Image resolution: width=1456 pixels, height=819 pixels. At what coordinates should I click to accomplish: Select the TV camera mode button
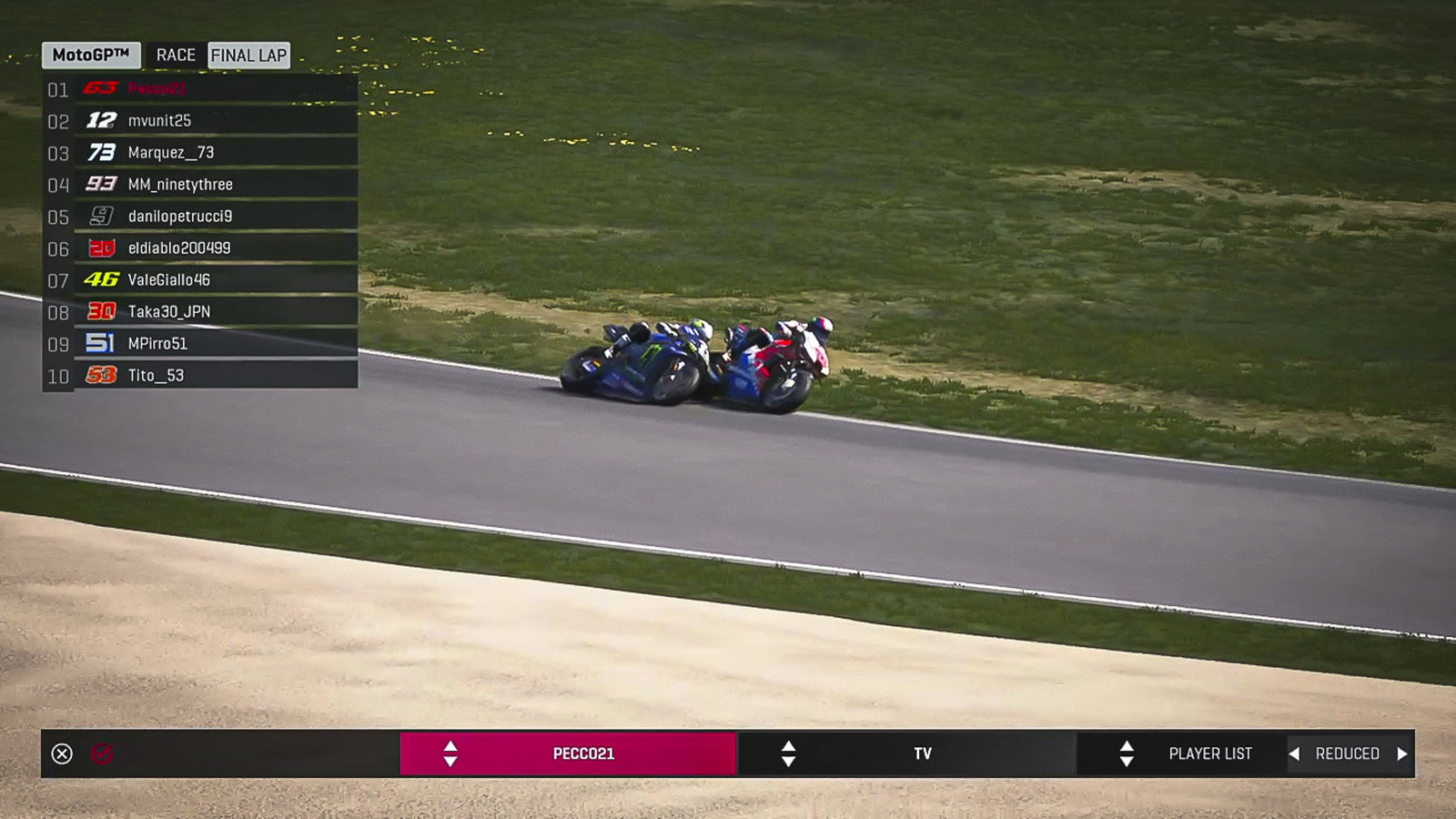[x=923, y=753]
